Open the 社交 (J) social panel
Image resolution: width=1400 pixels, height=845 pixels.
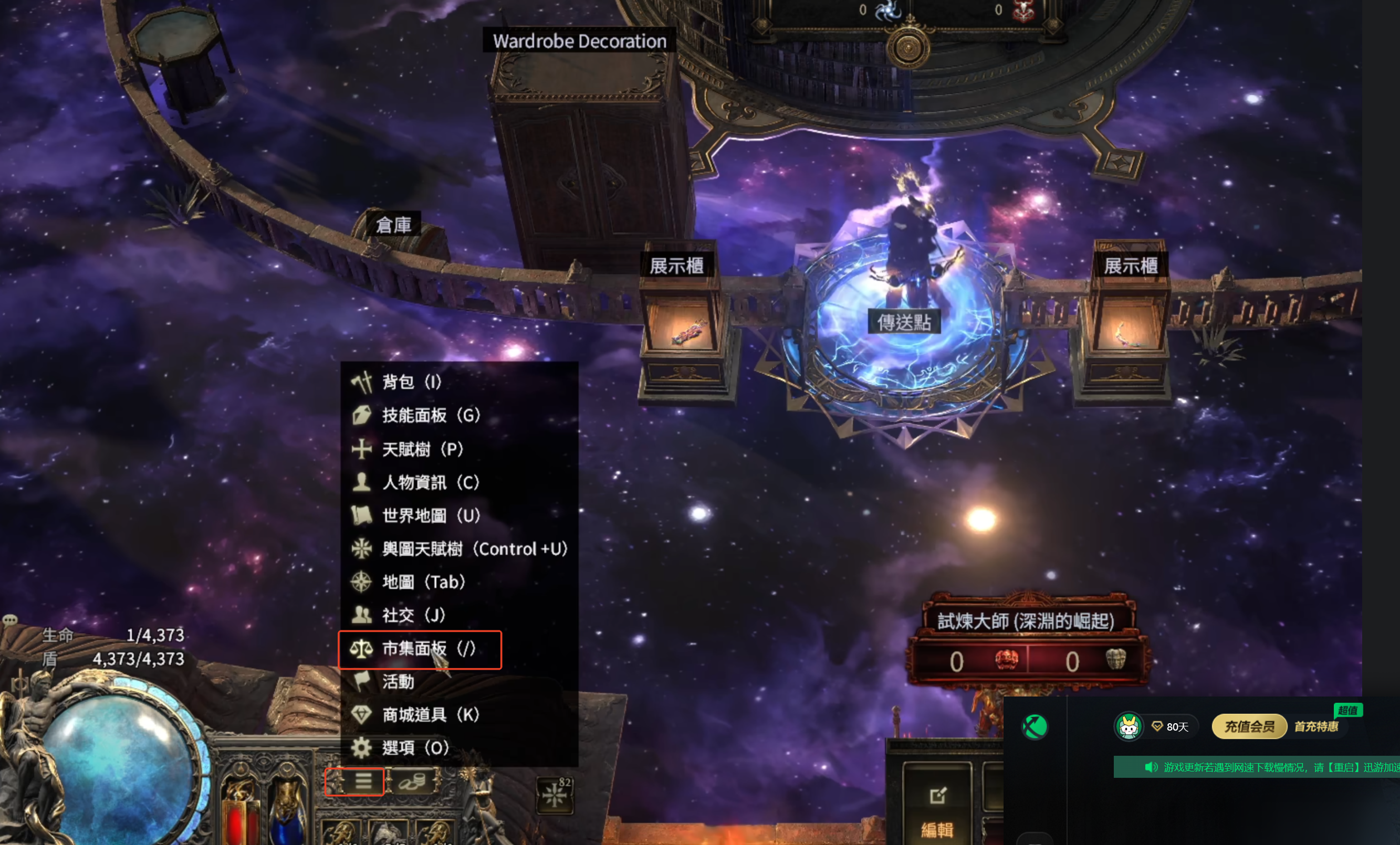[413, 615]
